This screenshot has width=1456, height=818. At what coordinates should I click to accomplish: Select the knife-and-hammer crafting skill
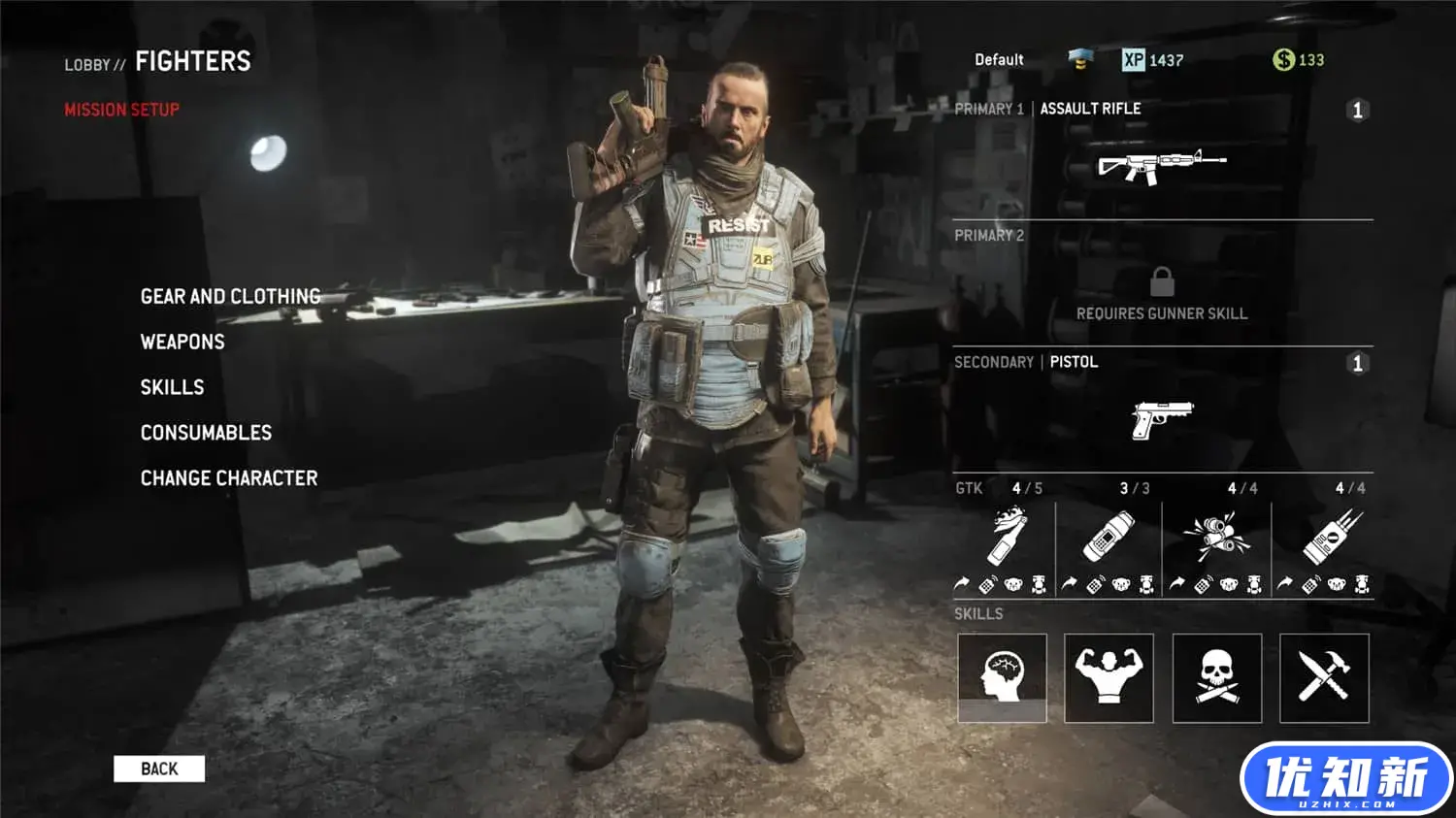[x=1325, y=677]
